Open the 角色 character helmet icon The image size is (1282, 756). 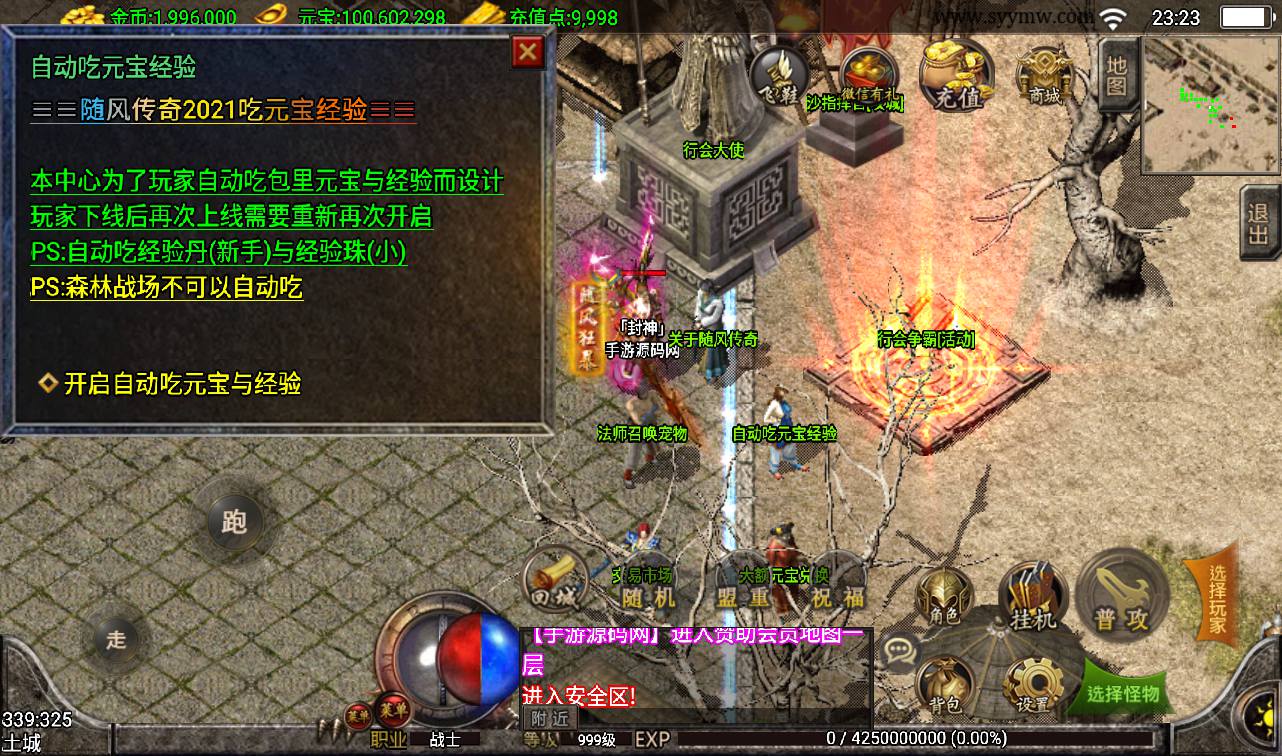[x=944, y=597]
